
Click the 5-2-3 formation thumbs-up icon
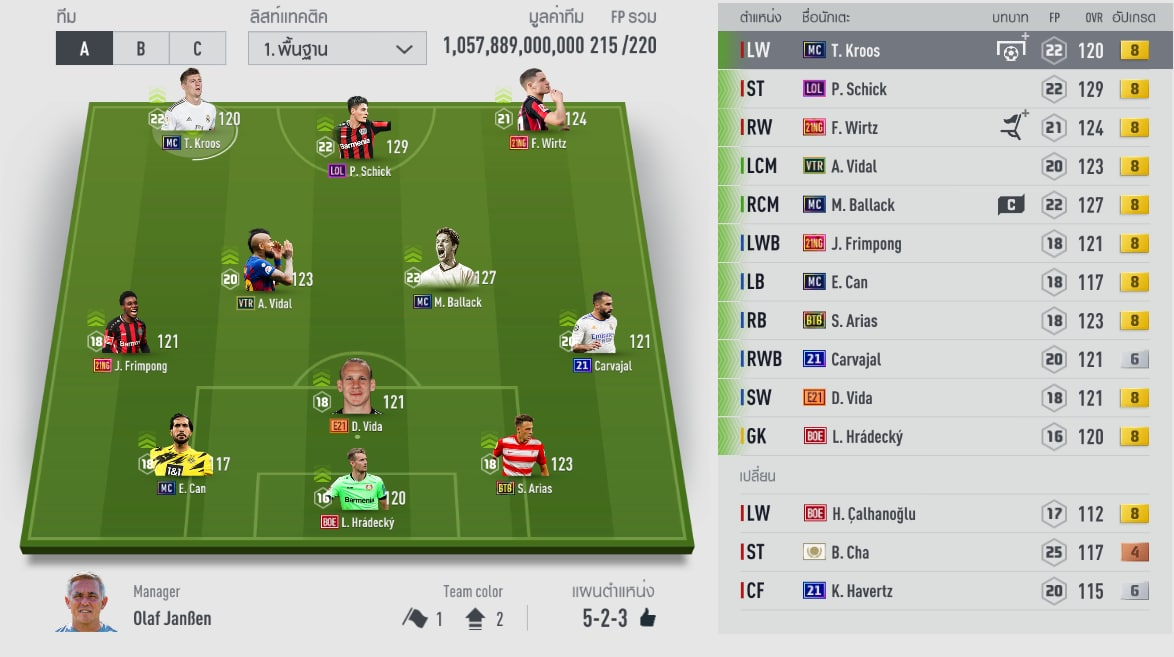647,618
